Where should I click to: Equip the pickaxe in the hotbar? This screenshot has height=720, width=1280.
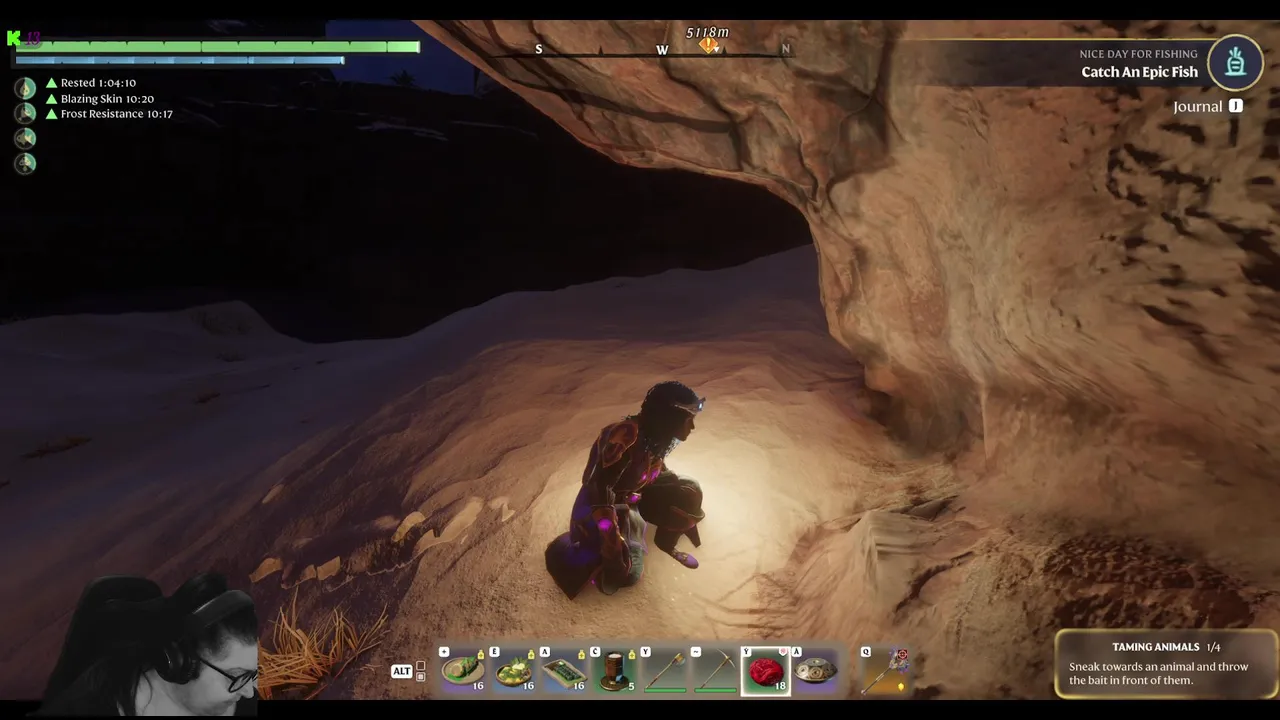(x=714, y=671)
